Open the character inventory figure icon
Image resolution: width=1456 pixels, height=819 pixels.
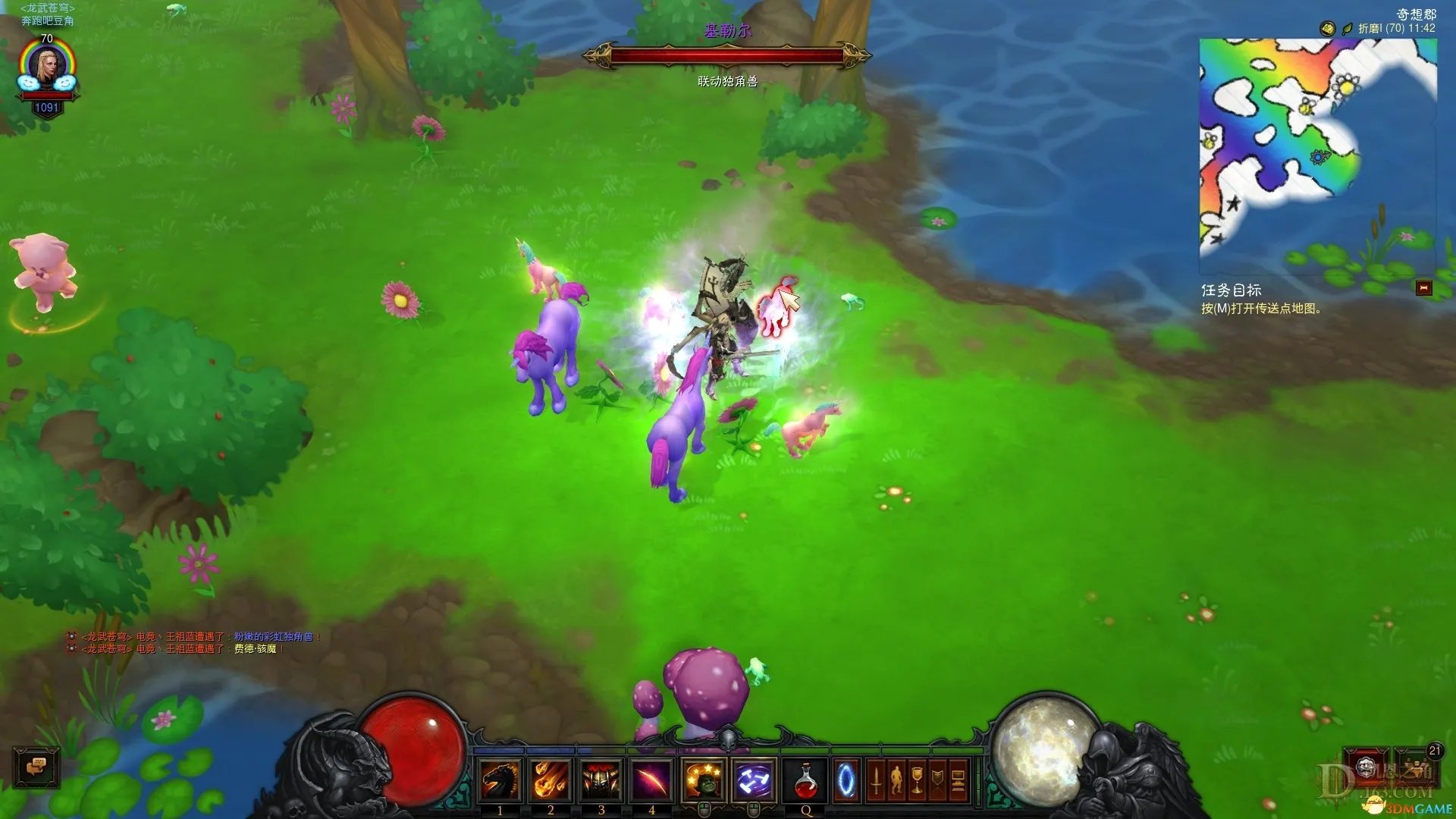[896, 780]
